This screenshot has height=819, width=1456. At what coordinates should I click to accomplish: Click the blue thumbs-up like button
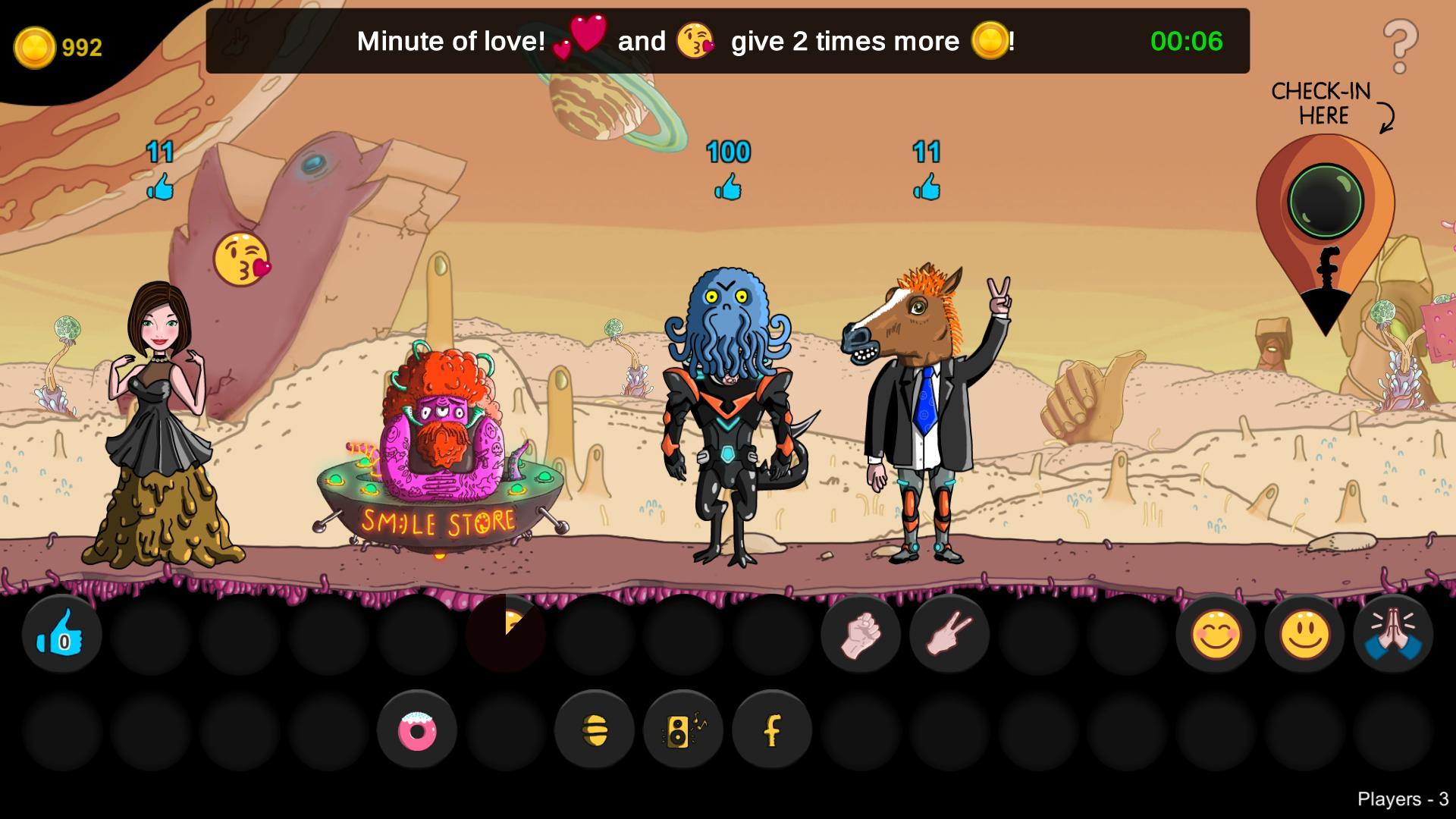click(62, 634)
